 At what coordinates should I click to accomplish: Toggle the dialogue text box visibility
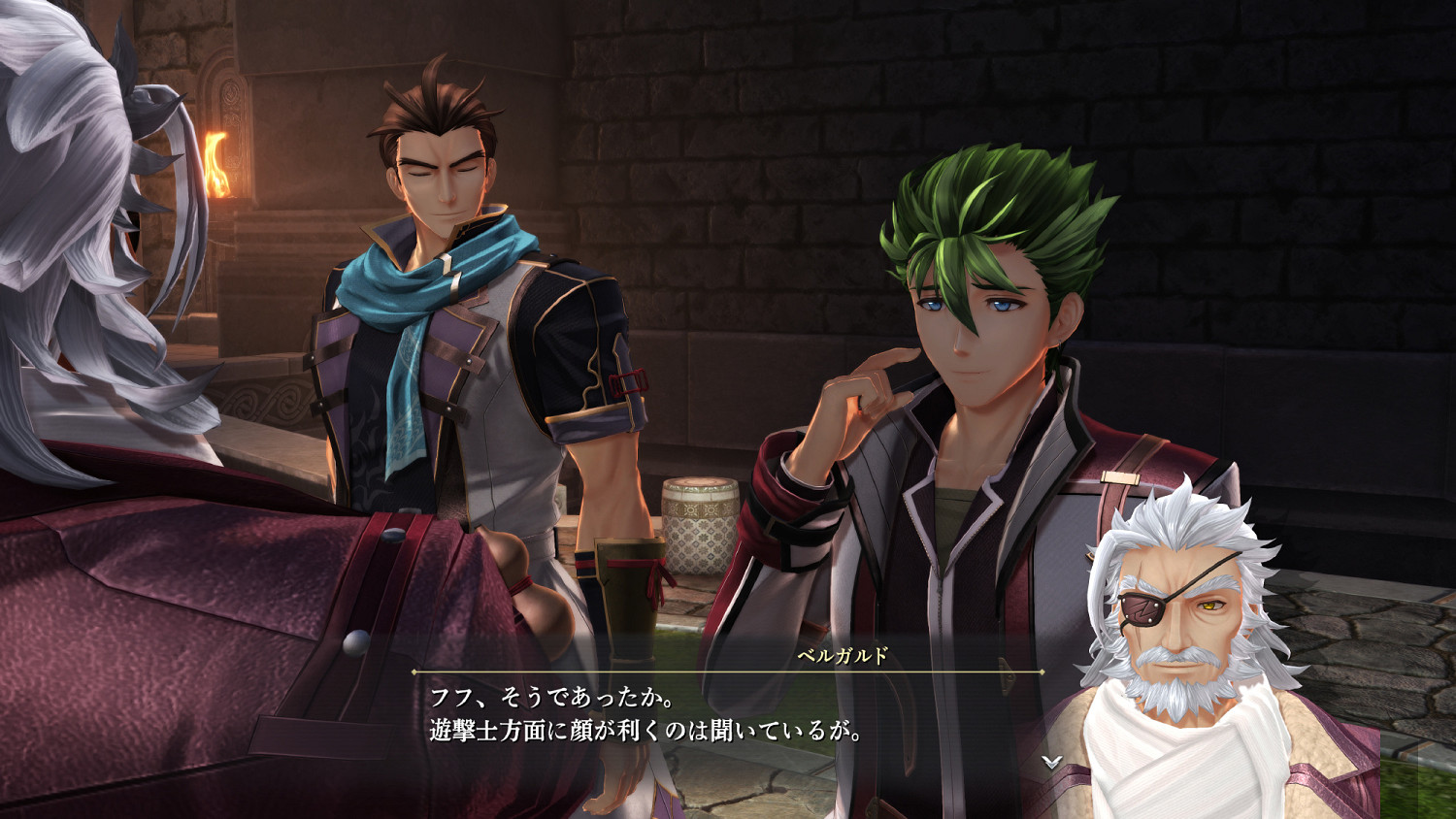click(x=679, y=713)
